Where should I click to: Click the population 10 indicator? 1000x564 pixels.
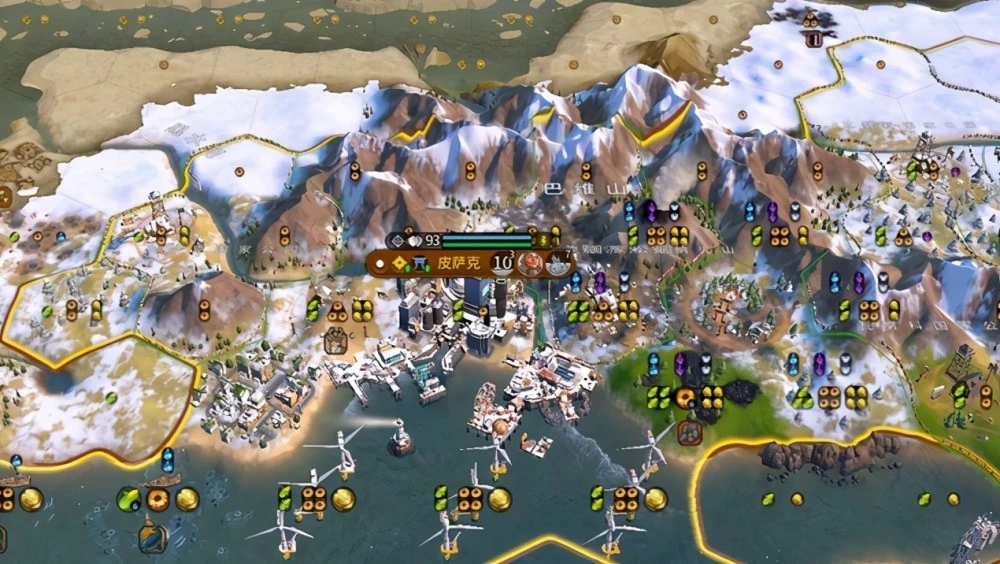click(x=502, y=264)
